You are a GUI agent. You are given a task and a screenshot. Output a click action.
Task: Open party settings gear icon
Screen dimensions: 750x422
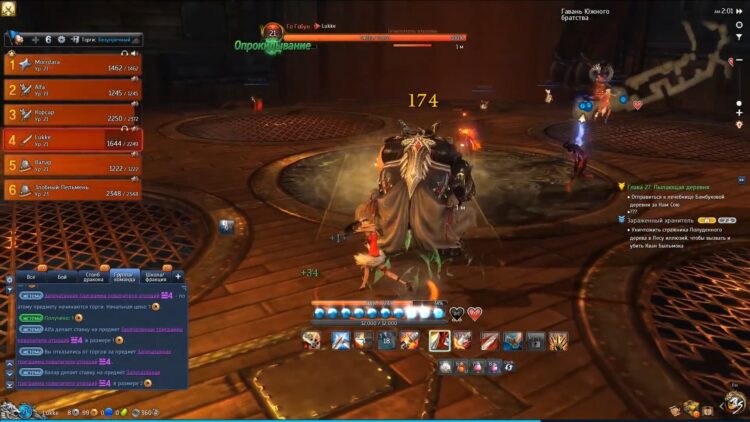pos(61,39)
